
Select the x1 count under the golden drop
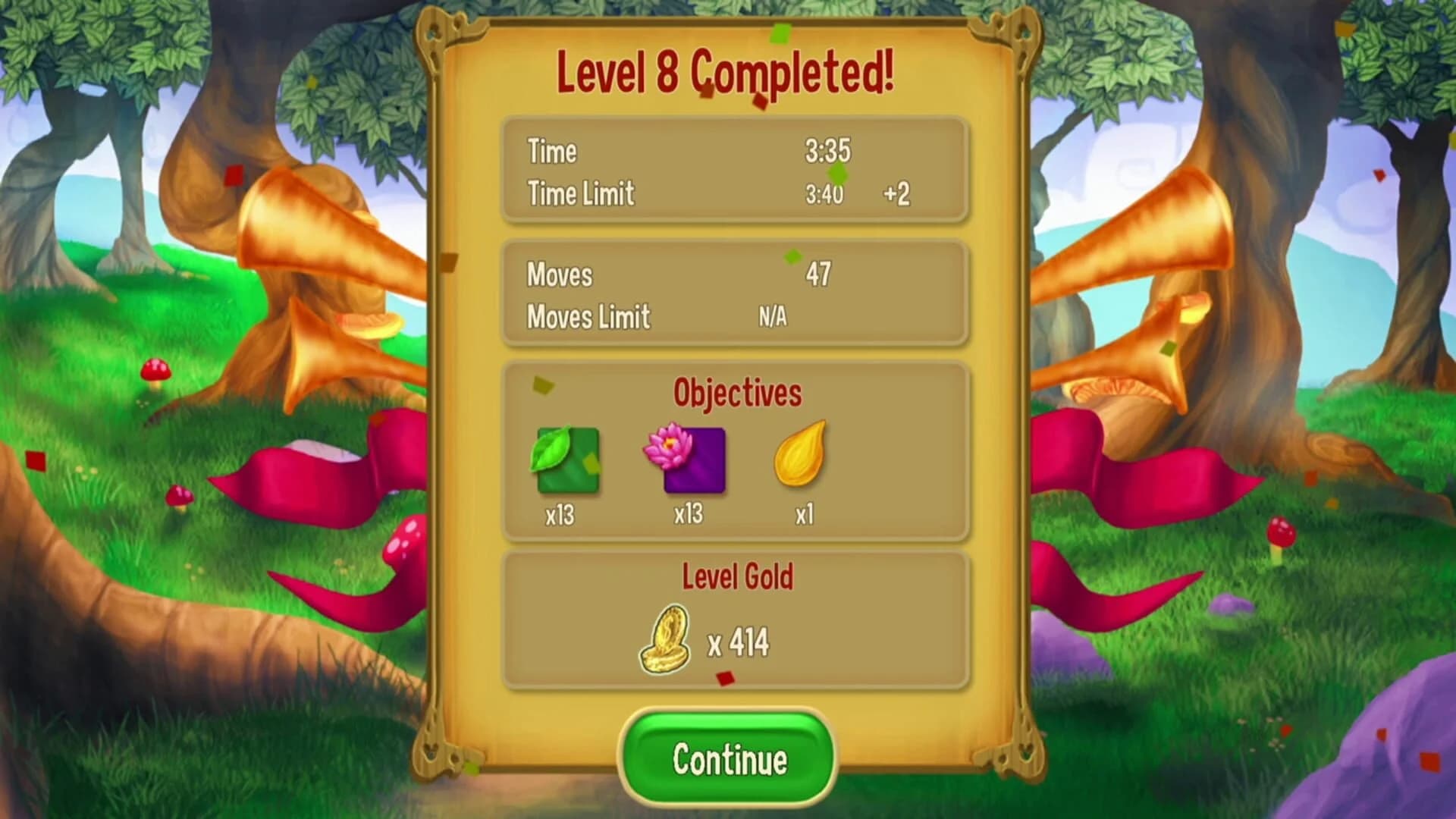(804, 513)
